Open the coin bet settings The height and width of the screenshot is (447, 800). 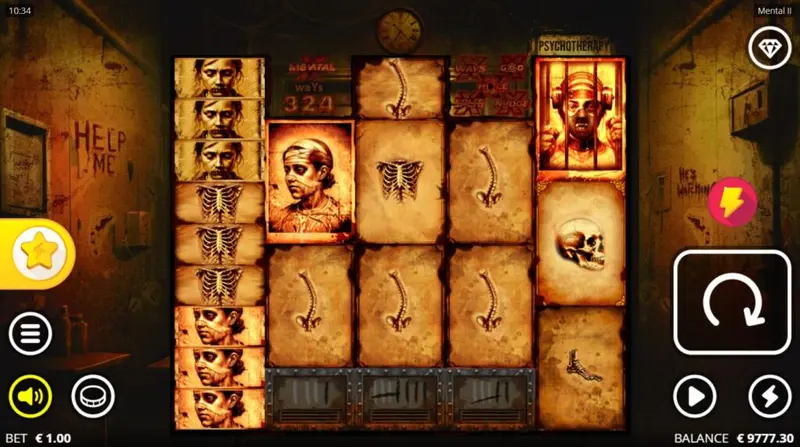click(92, 397)
